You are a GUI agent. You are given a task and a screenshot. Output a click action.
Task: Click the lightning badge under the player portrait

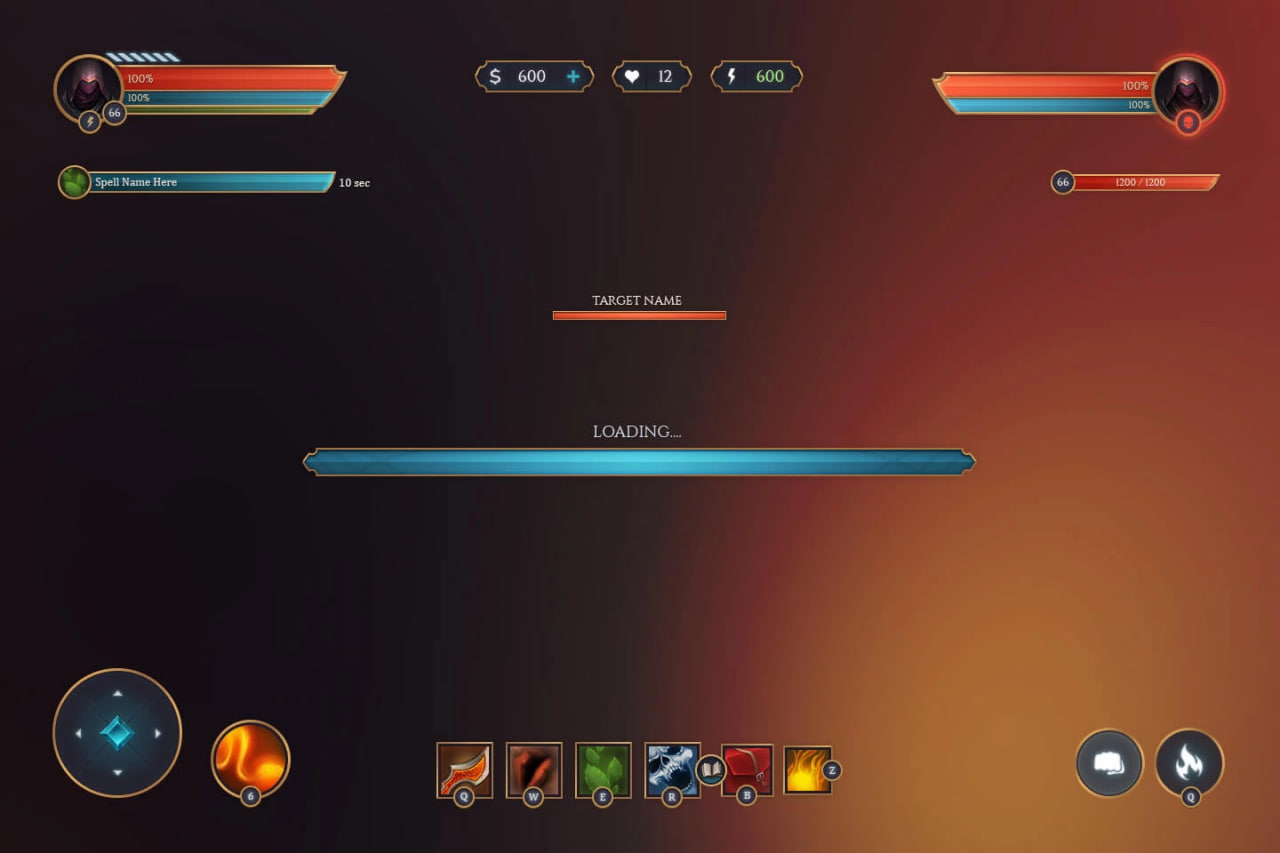[x=90, y=122]
